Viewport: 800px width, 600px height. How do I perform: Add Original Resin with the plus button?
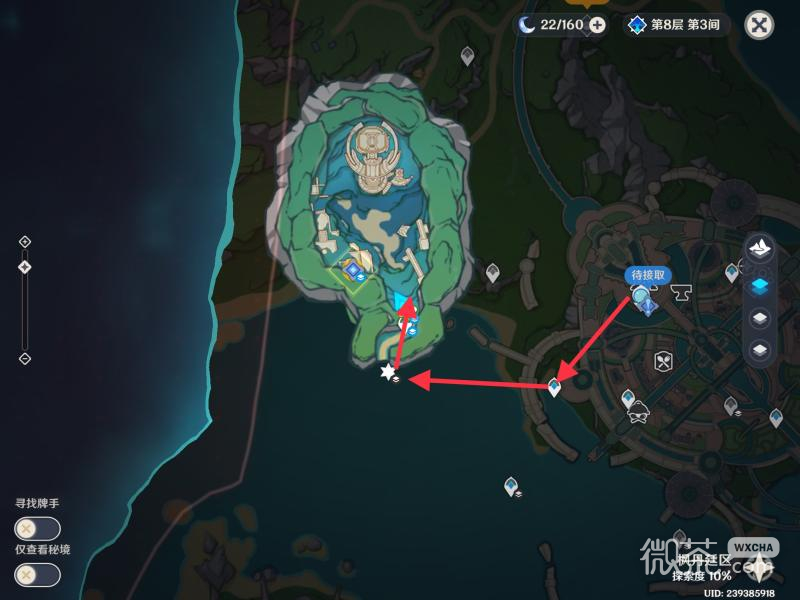597,25
